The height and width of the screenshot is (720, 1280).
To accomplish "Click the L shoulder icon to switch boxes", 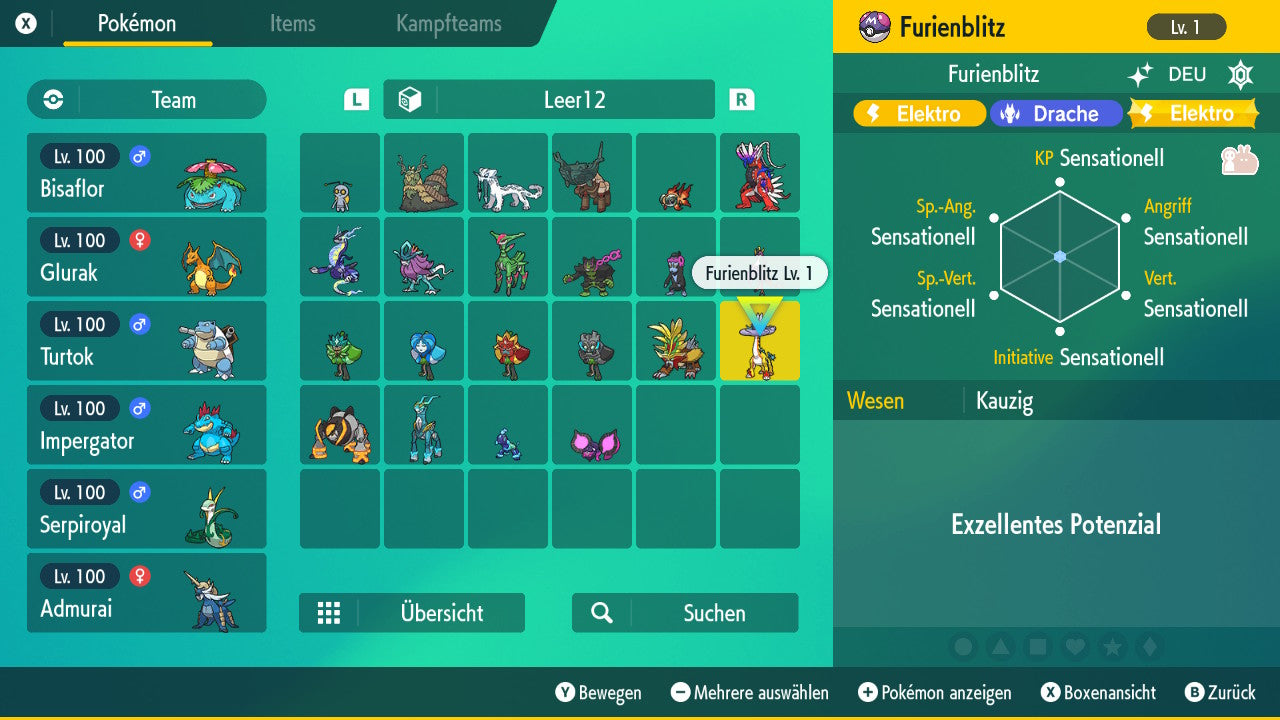I will pyautogui.click(x=354, y=99).
